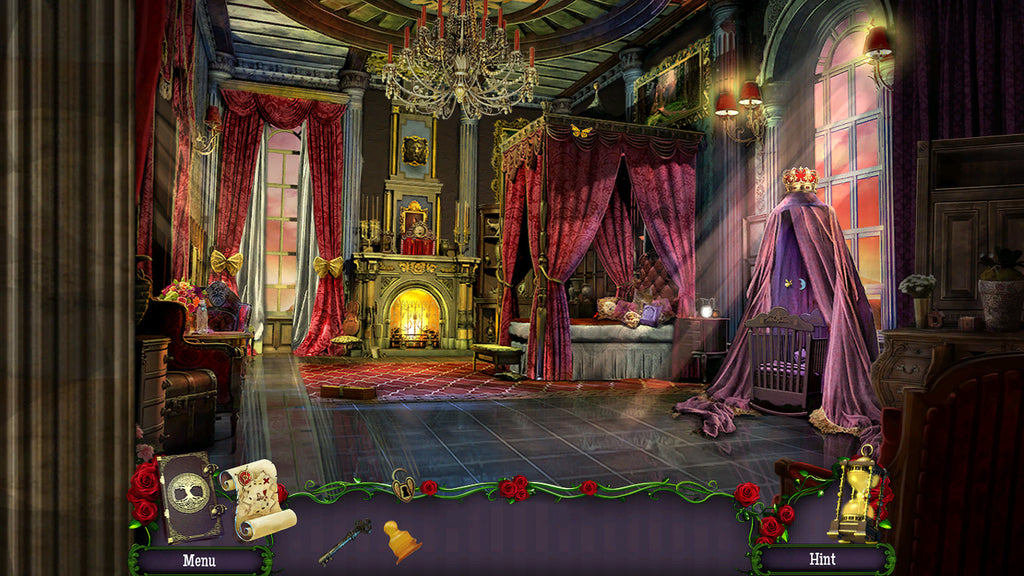1024x576 pixels.
Task: Open the Menu button
Action: [x=199, y=560]
